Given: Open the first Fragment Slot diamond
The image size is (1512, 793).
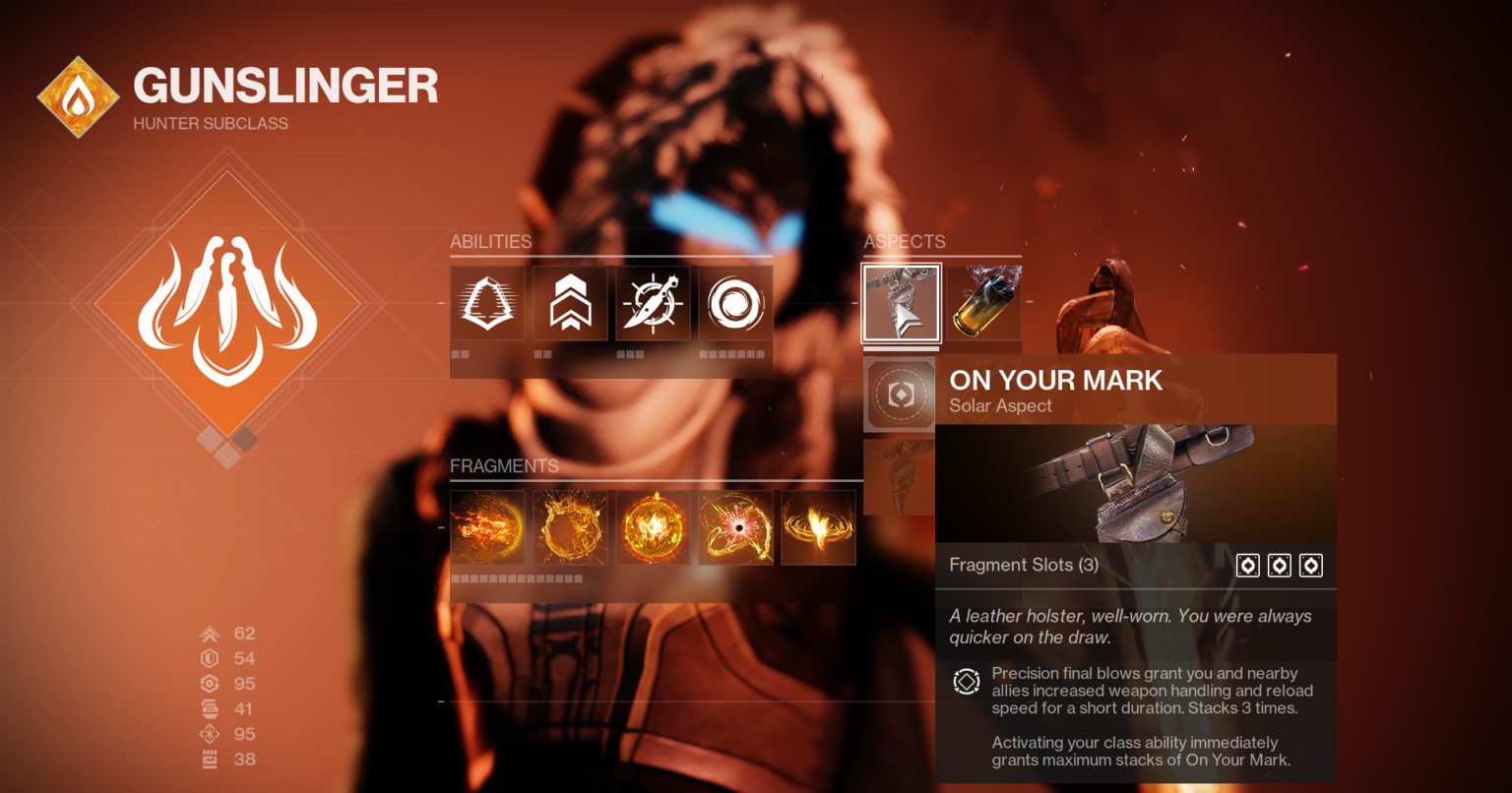Looking at the screenshot, I should 1247,566.
